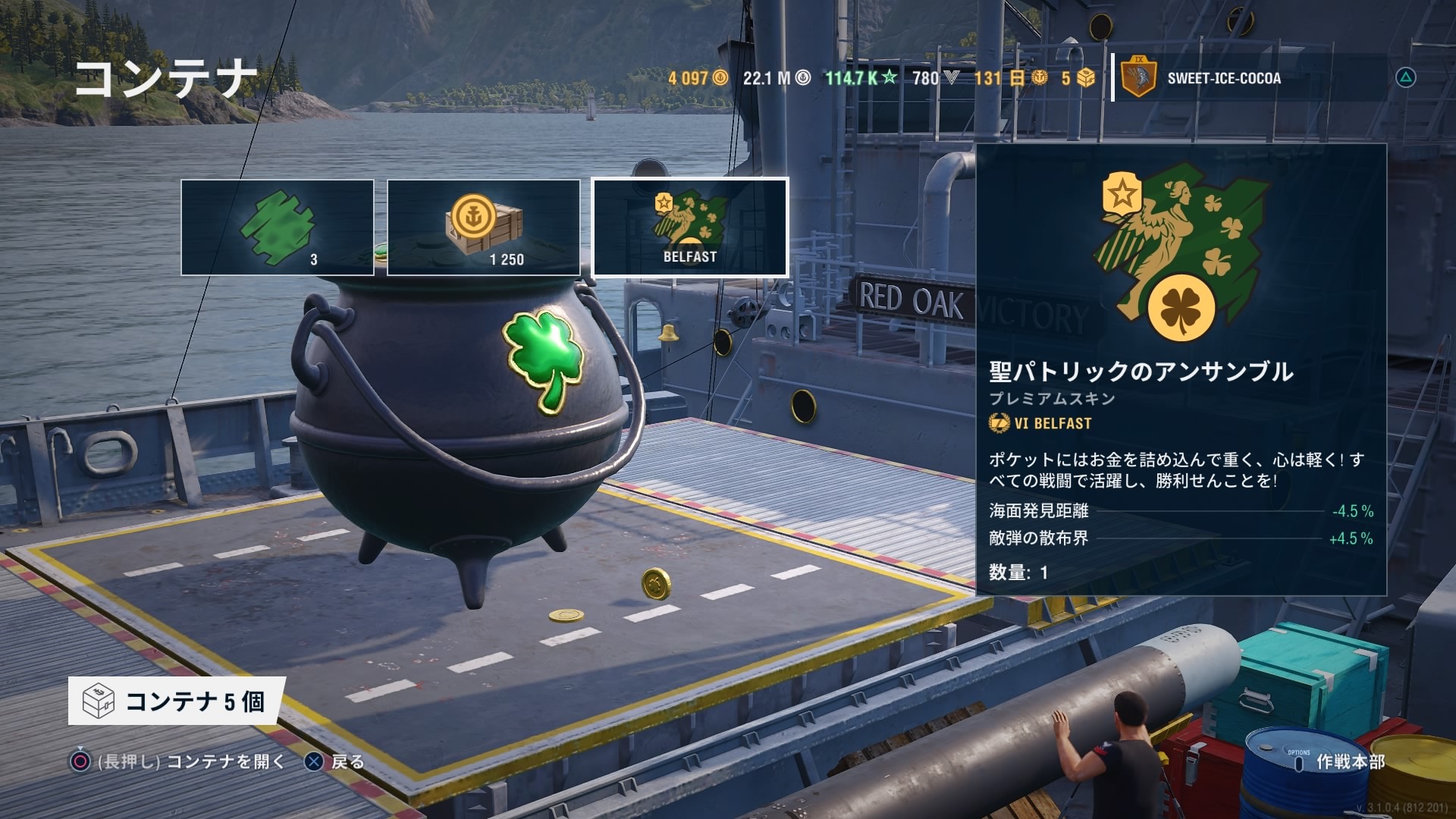Select the green camouflage reward tile
Image resolution: width=1456 pixels, height=819 pixels.
click(278, 227)
